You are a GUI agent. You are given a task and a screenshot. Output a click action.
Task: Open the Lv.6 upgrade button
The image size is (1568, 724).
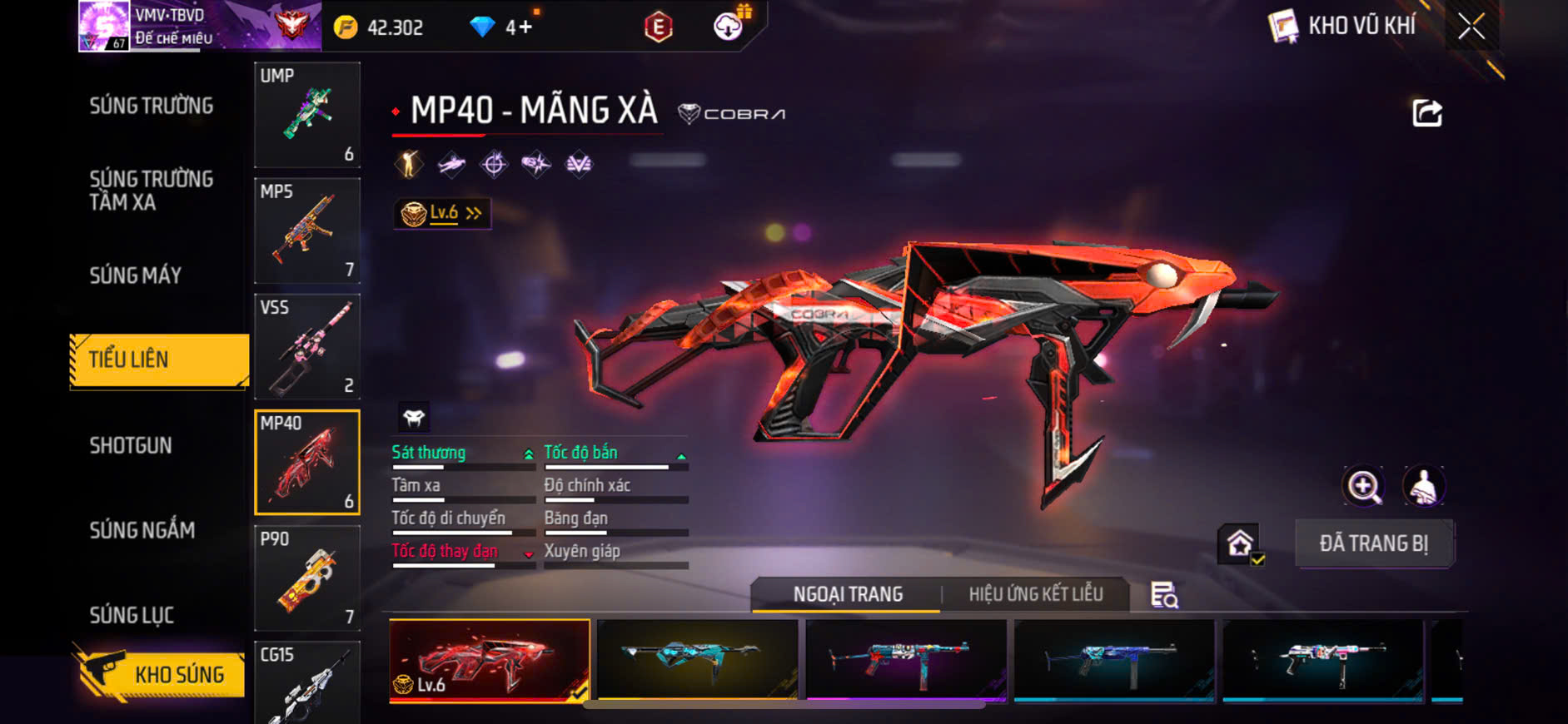tap(442, 214)
